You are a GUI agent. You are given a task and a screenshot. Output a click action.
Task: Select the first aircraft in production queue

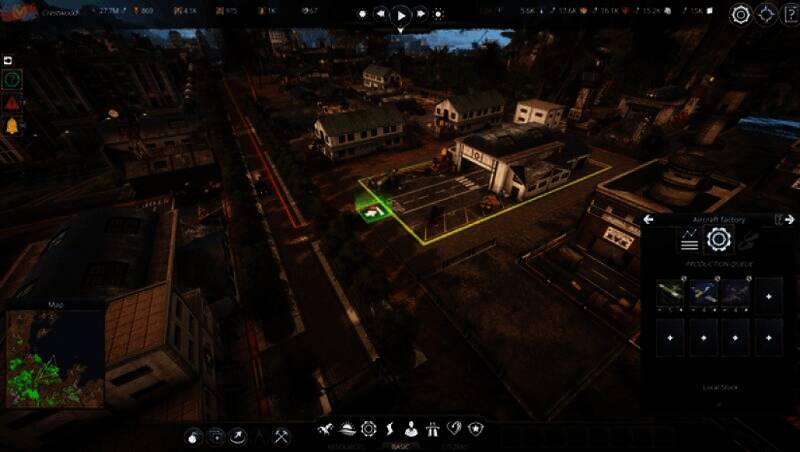coord(671,292)
